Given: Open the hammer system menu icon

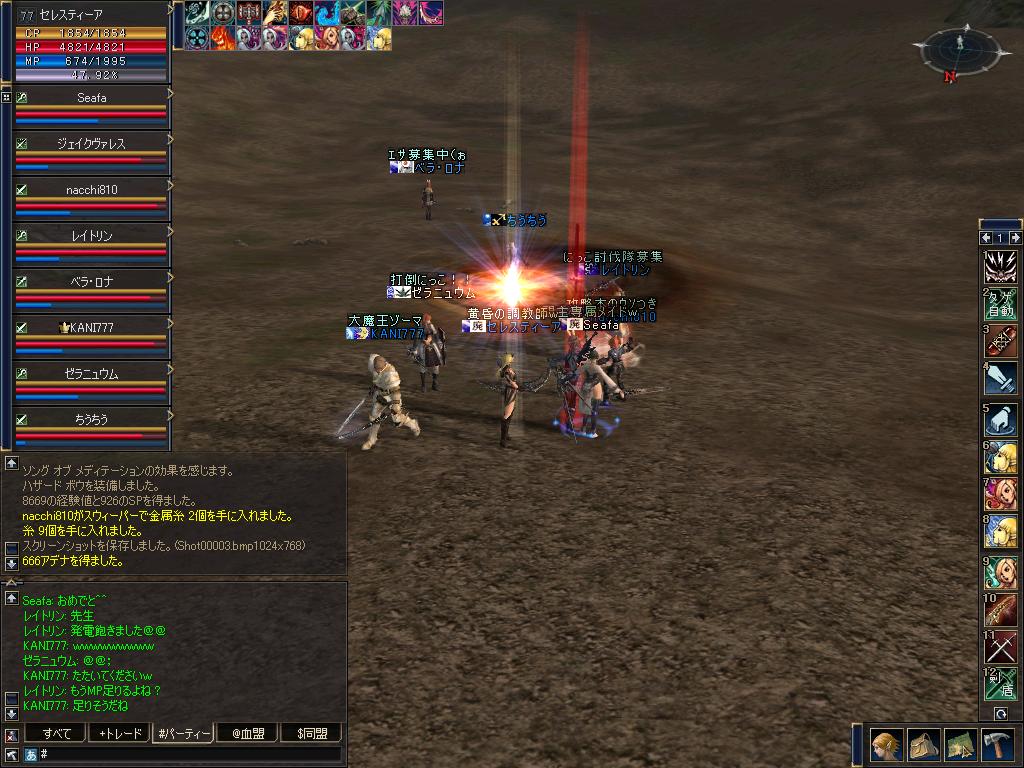Looking at the screenshot, I should click(x=999, y=745).
